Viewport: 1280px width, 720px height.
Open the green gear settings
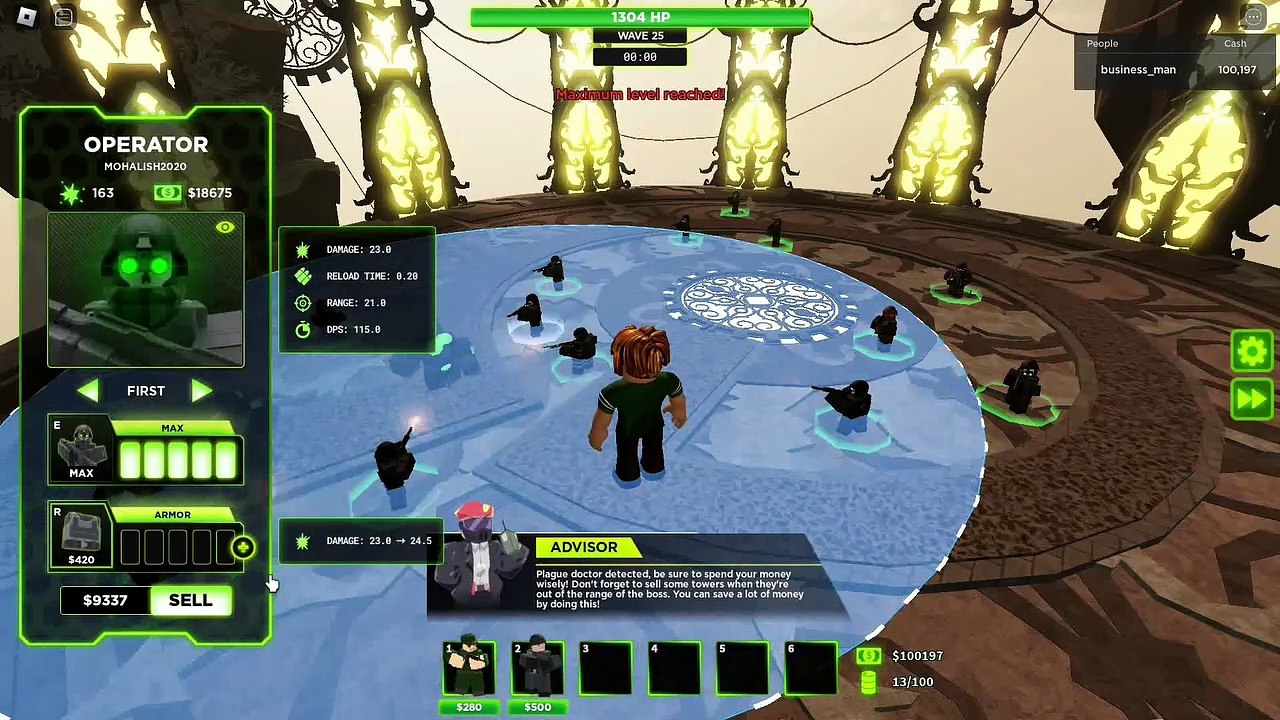(x=1252, y=351)
